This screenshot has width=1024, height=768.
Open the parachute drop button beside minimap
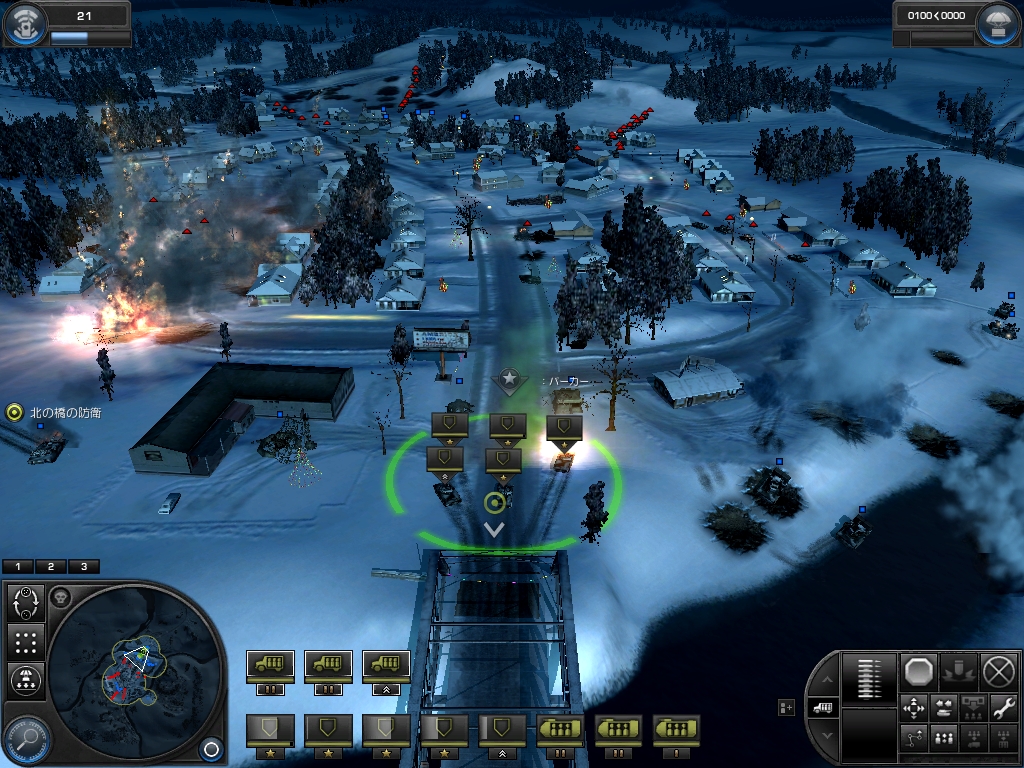point(26,680)
